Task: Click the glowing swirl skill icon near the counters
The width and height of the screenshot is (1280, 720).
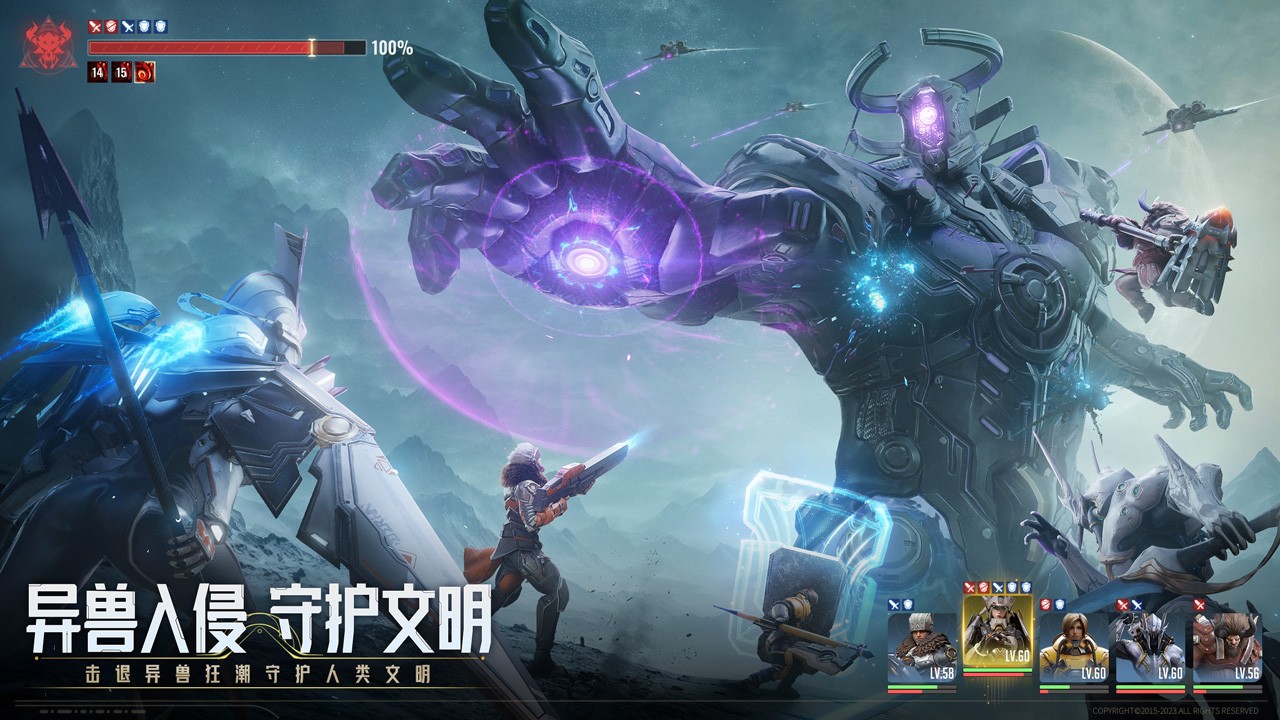Action: pos(144,73)
